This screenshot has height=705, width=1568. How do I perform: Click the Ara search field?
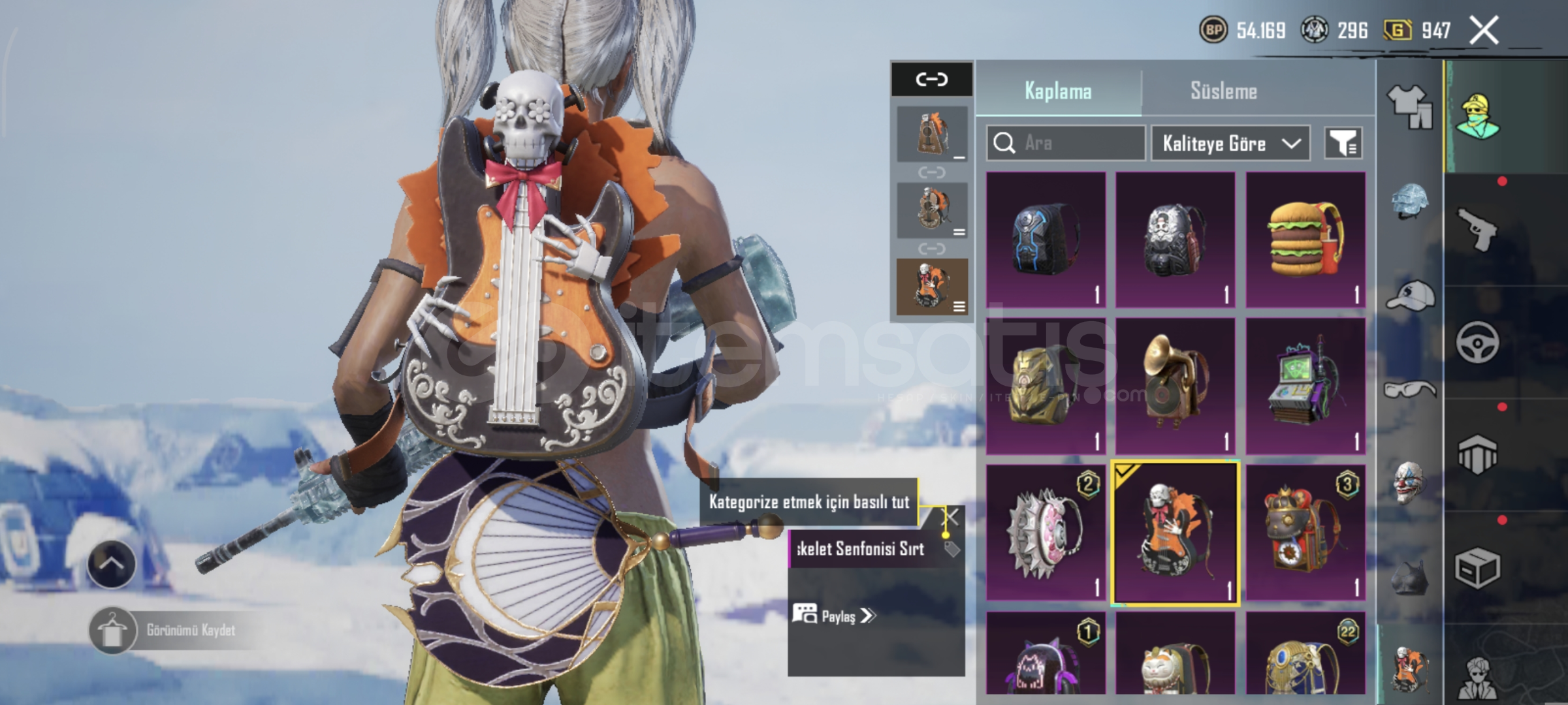tap(1066, 143)
